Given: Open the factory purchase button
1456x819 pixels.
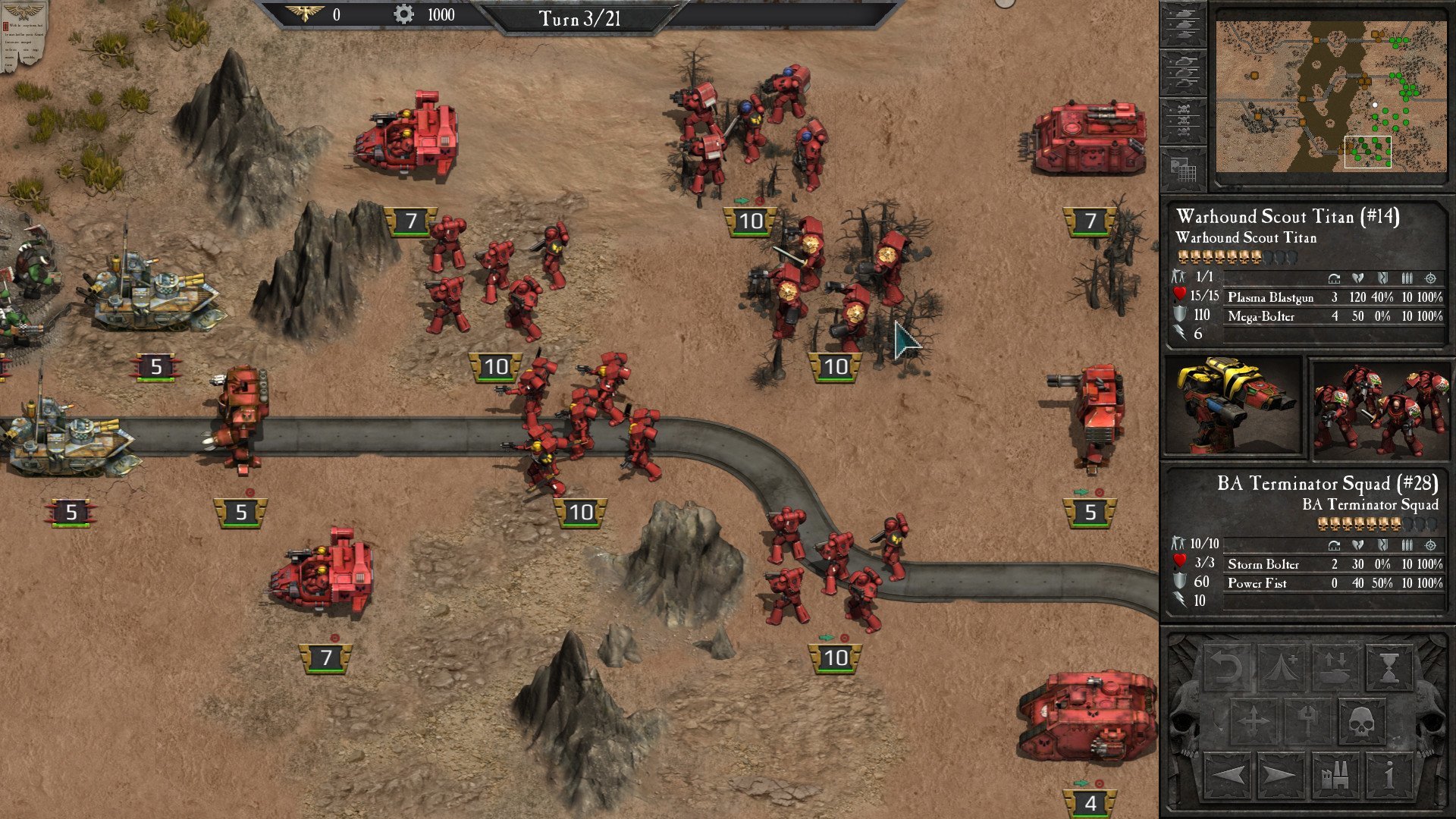Looking at the screenshot, I should pos(1335,775).
